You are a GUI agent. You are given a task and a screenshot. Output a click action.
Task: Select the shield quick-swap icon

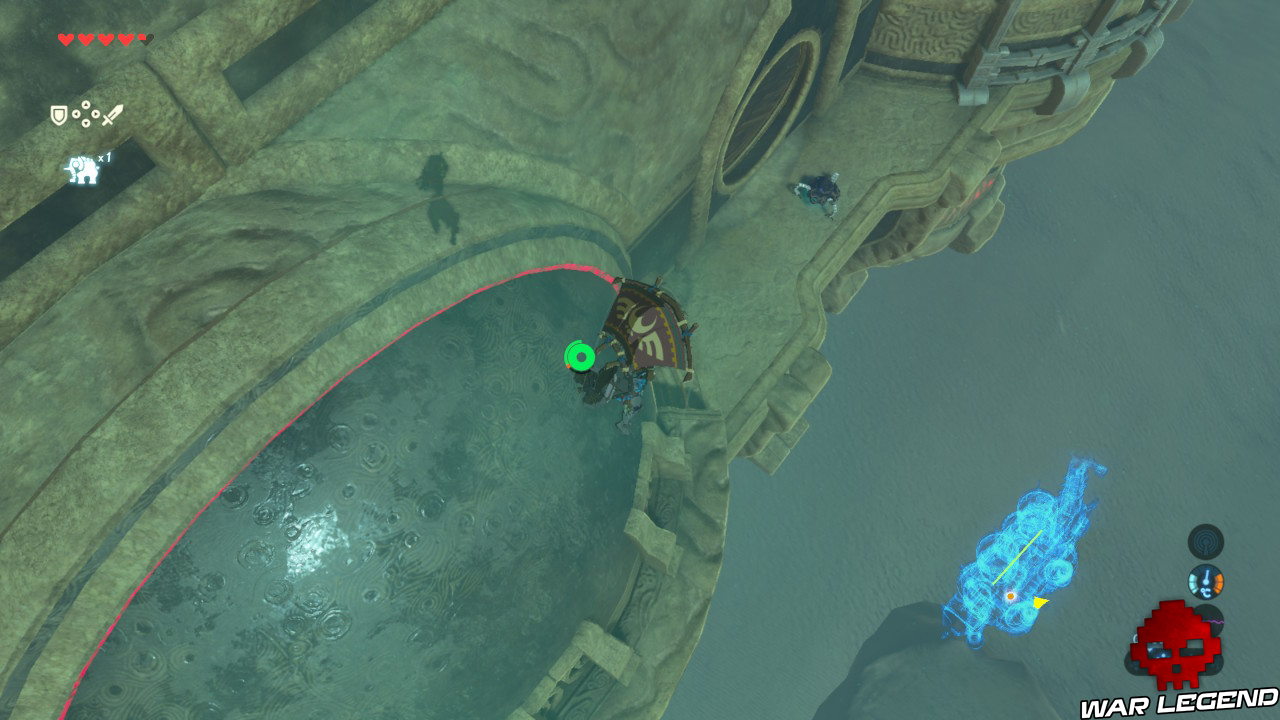point(58,113)
